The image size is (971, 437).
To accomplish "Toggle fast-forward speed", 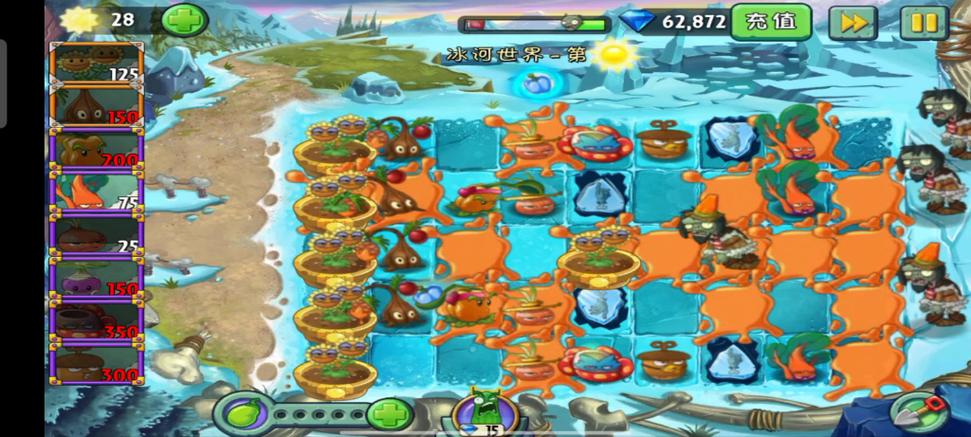I will point(852,22).
